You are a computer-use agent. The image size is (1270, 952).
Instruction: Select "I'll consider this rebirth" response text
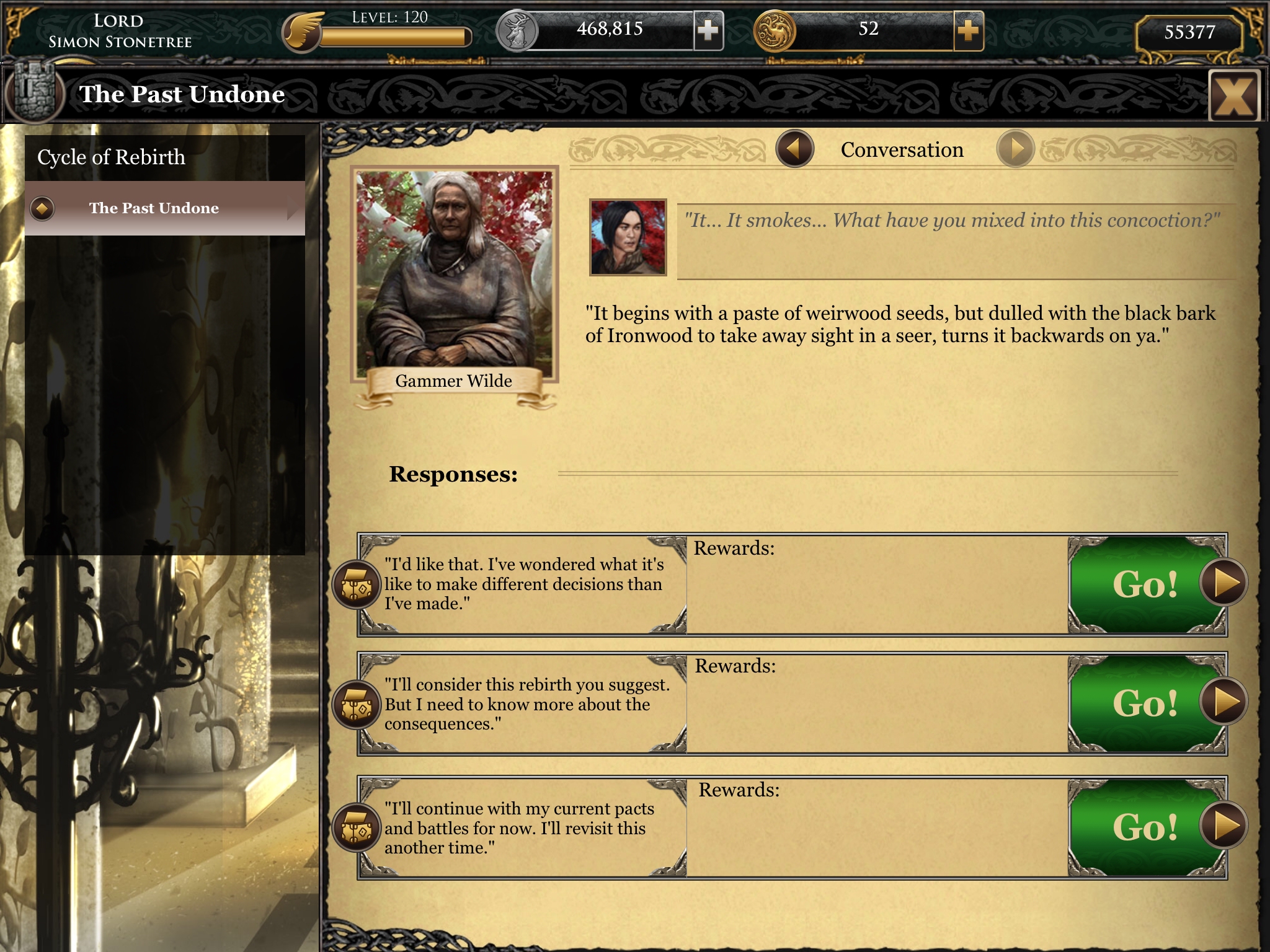(526, 704)
